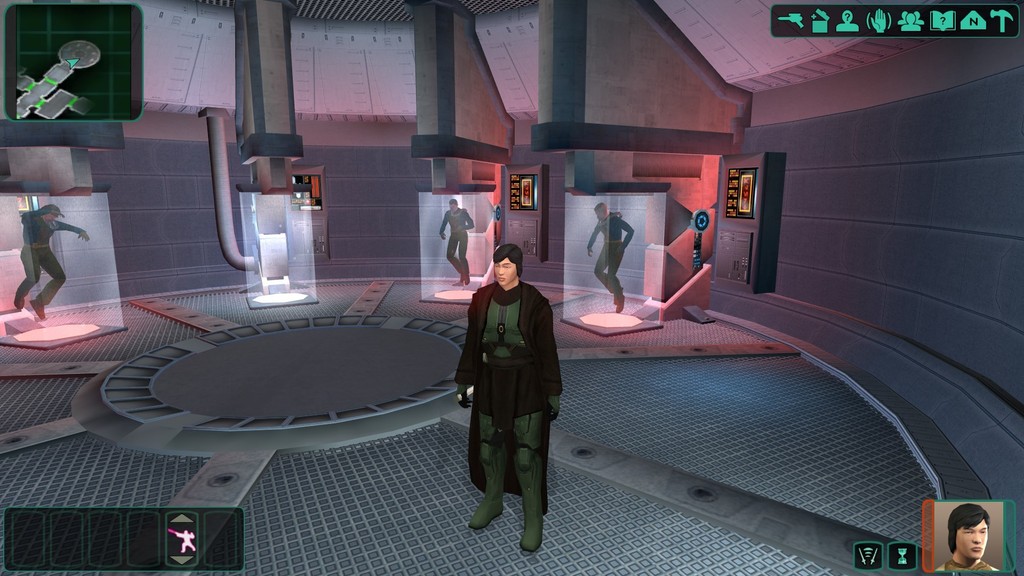Open the Abilities hand icon
1024x576 pixels.
pyautogui.click(x=879, y=21)
